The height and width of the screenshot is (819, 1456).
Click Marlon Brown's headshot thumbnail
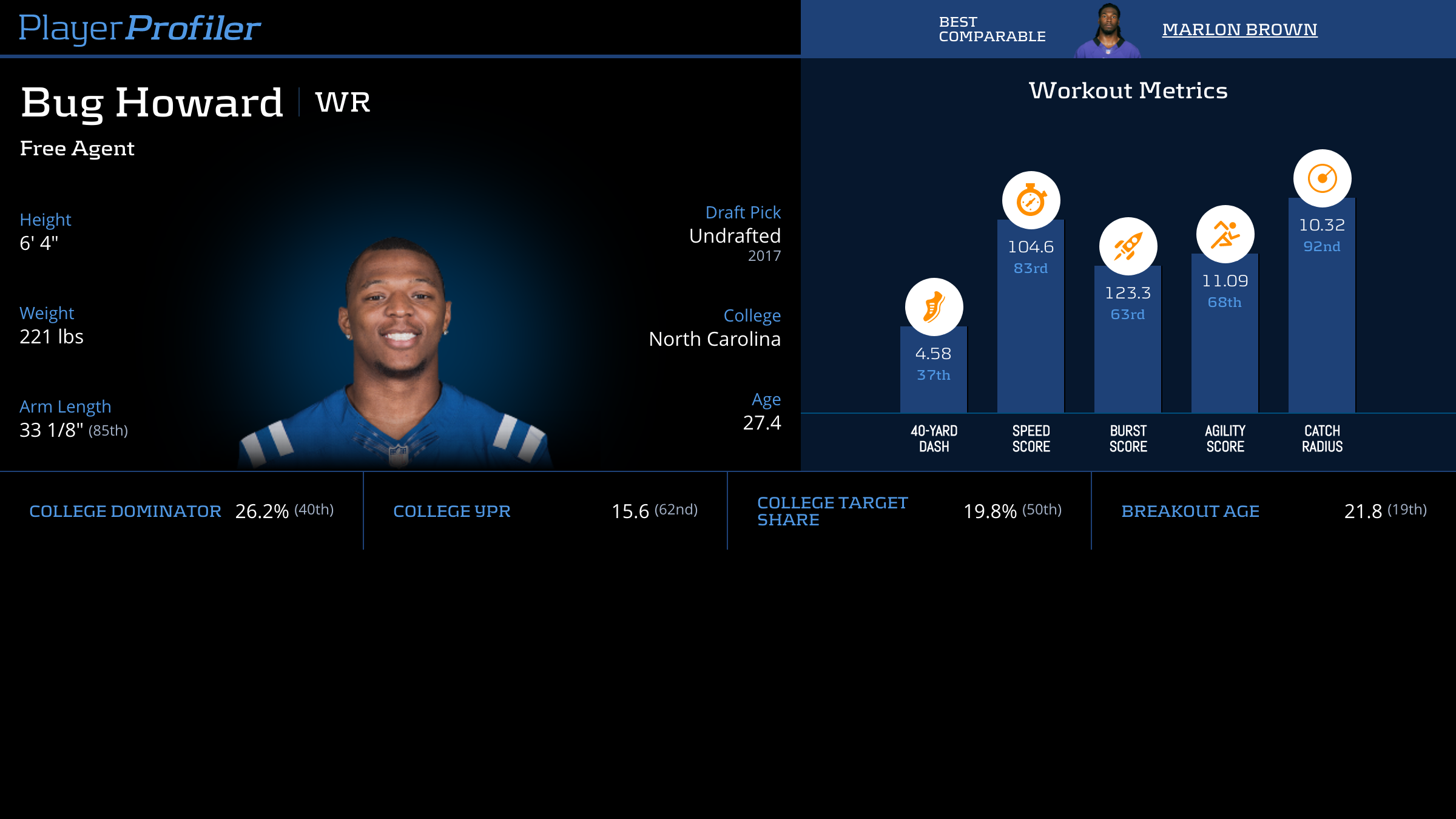[x=1108, y=32]
